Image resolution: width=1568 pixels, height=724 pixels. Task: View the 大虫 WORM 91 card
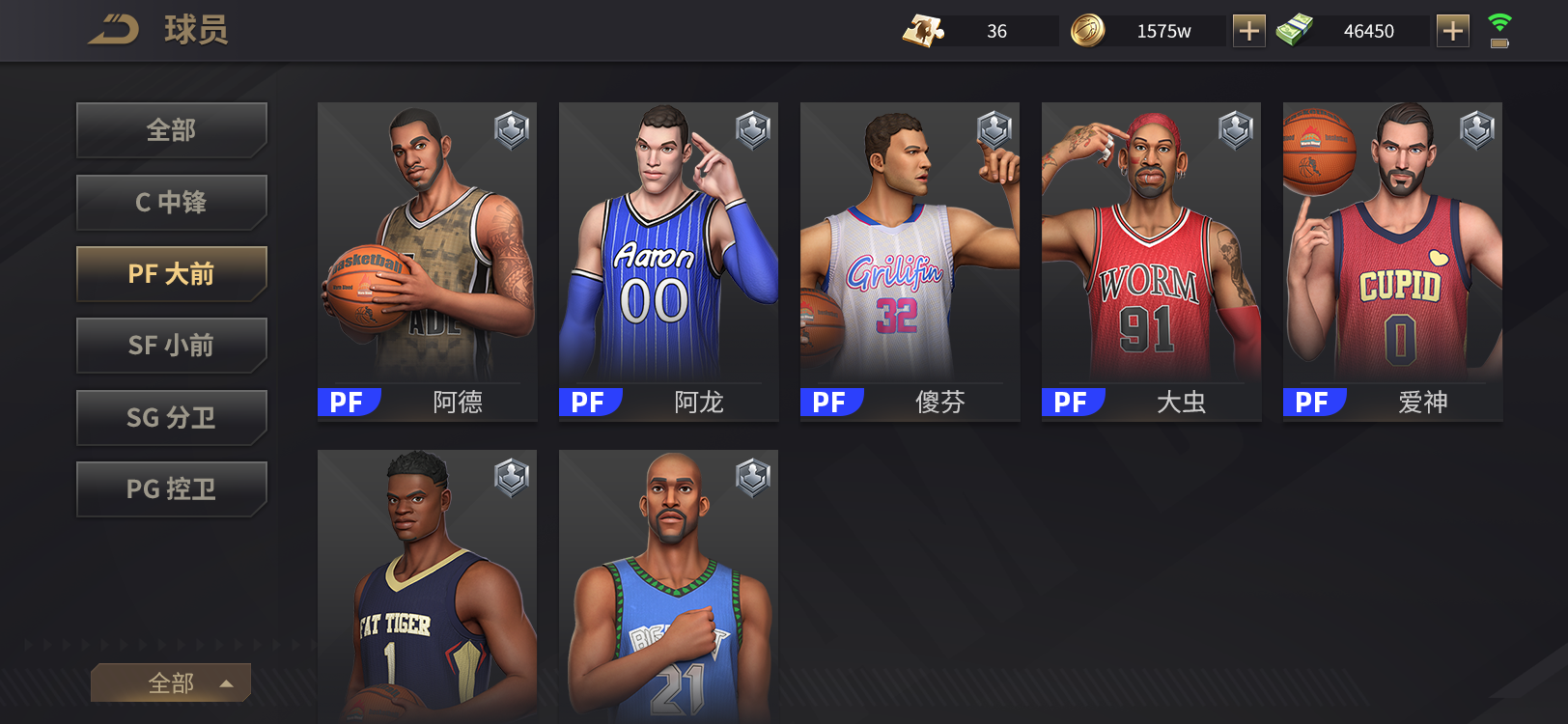coord(1151,261)
